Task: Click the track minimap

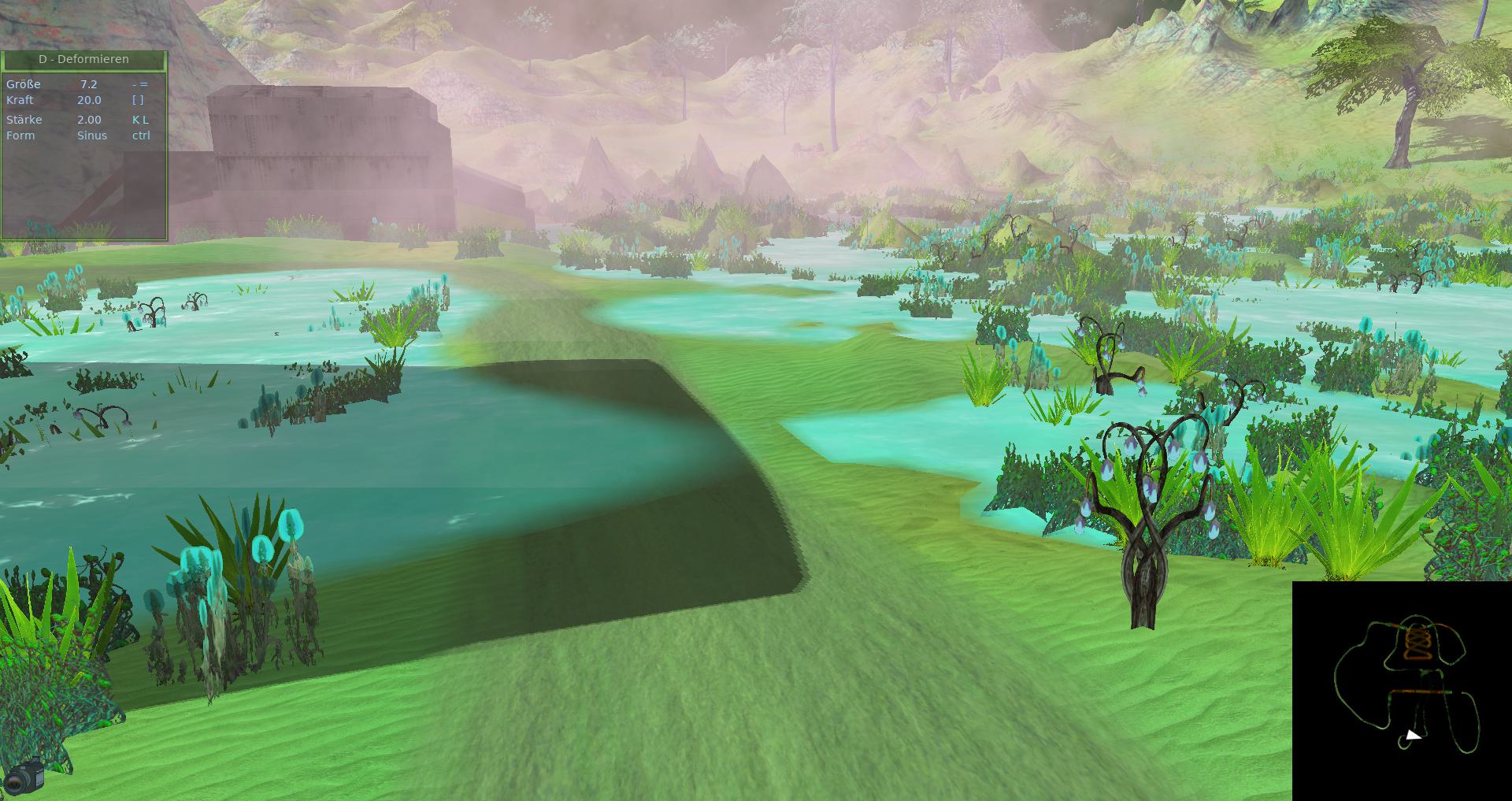Action: [1402, 691]
